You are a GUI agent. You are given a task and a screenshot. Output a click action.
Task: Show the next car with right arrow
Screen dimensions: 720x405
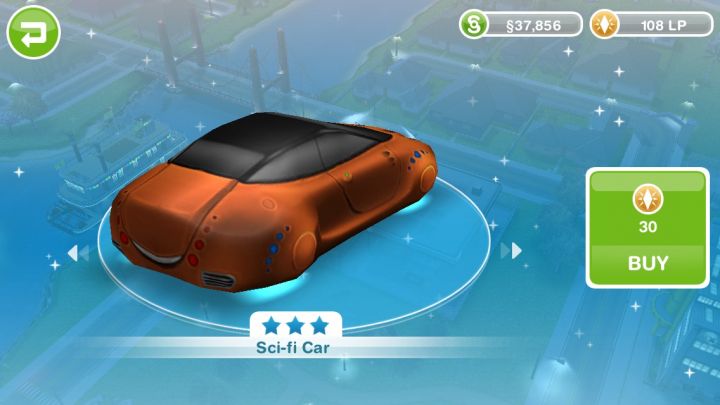coord(512,250)
